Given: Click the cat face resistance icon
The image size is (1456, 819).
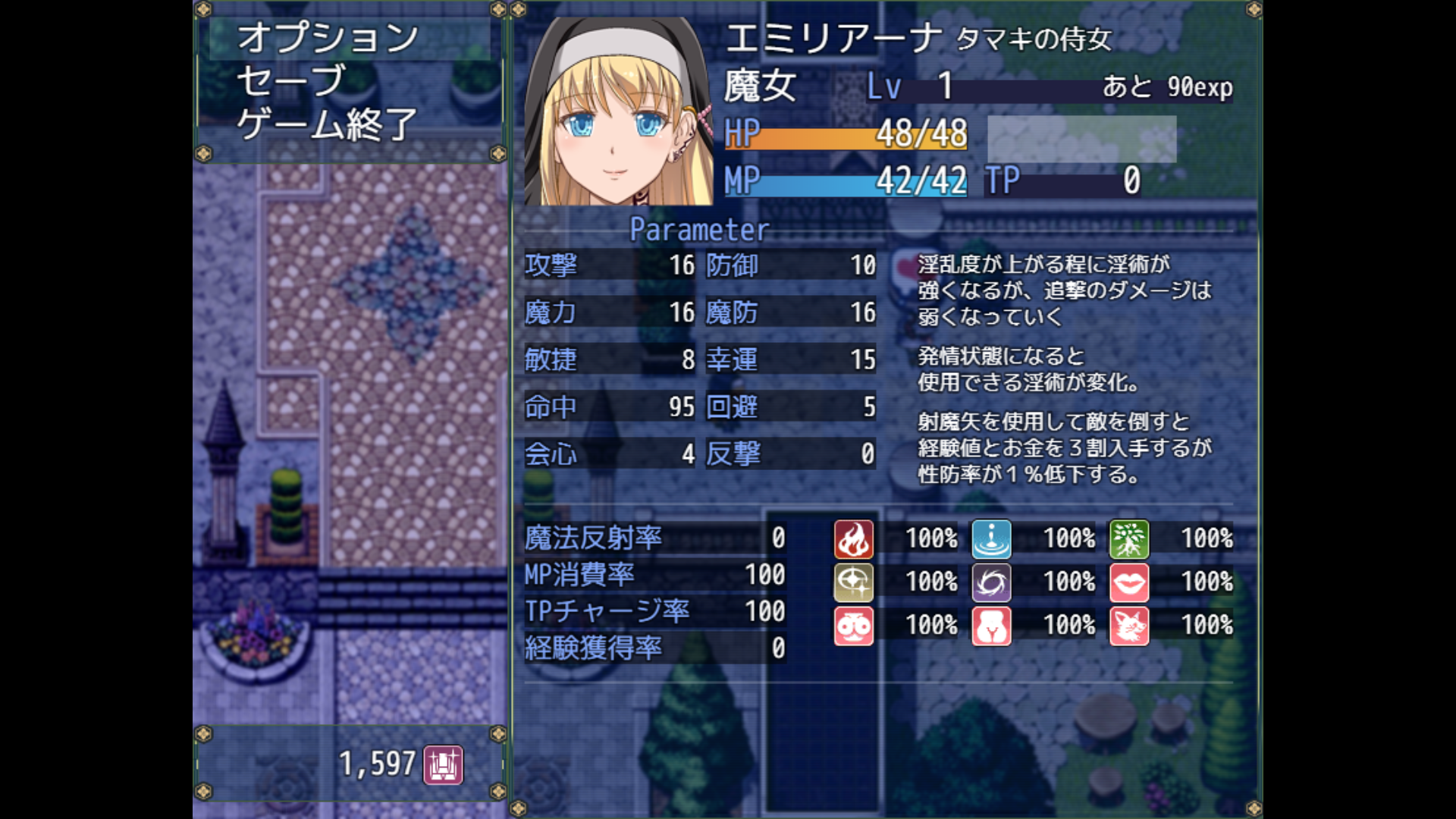Looking at the screenshot, I should (1129, 626).
